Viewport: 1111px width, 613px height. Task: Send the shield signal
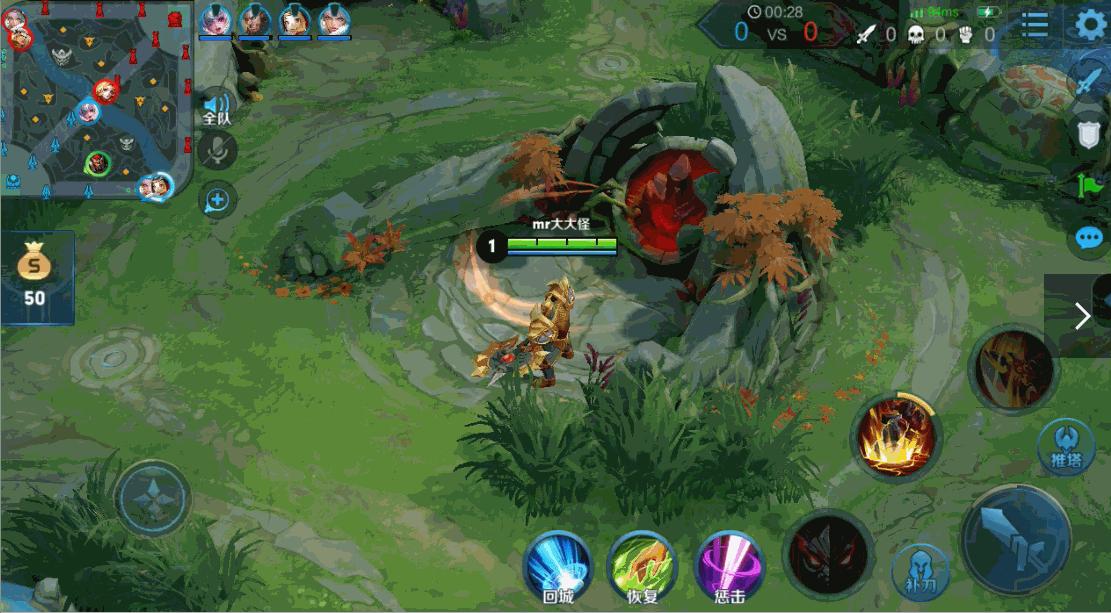(x=1088, y=133)
